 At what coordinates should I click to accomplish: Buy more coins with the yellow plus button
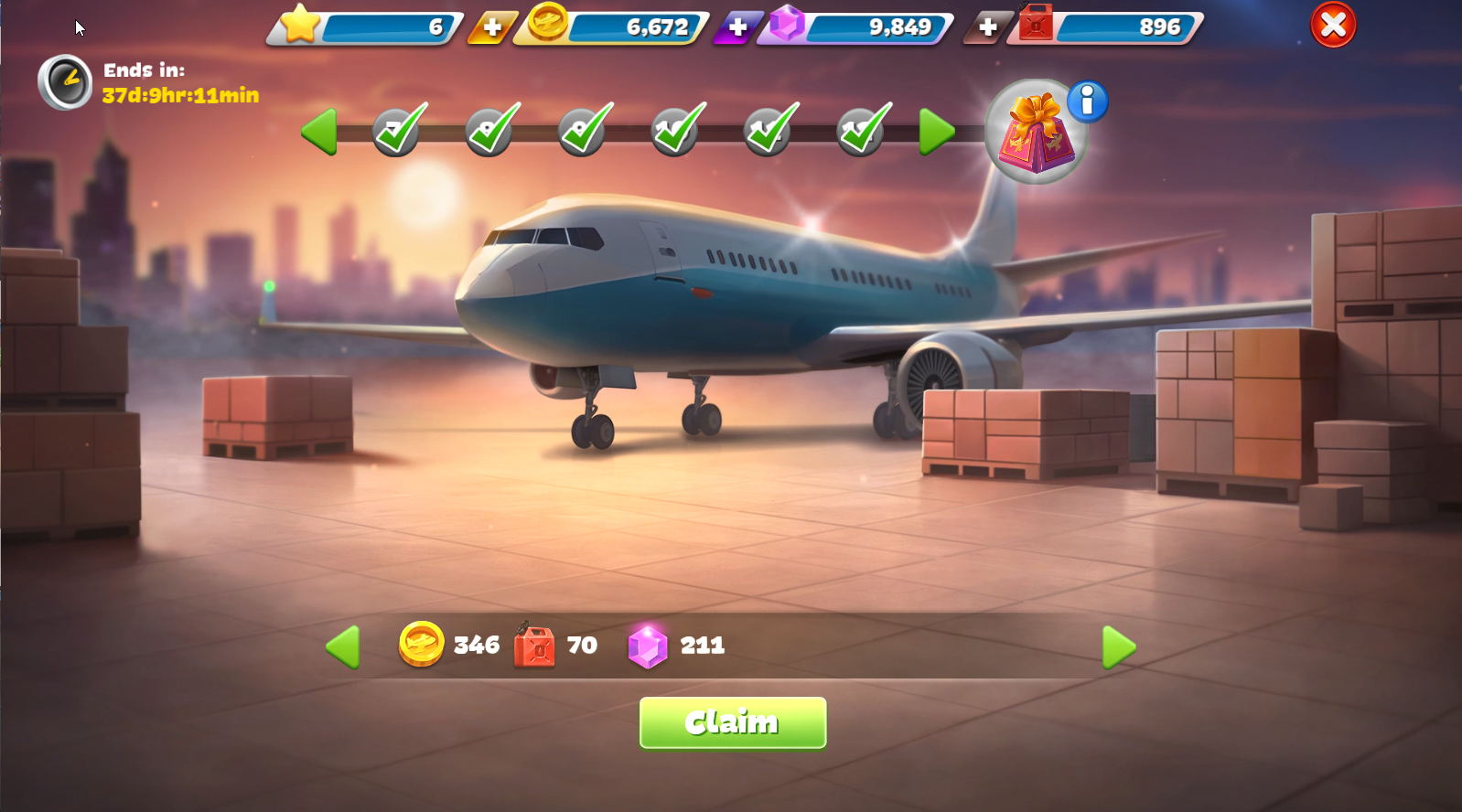click(x=491, y=28)
